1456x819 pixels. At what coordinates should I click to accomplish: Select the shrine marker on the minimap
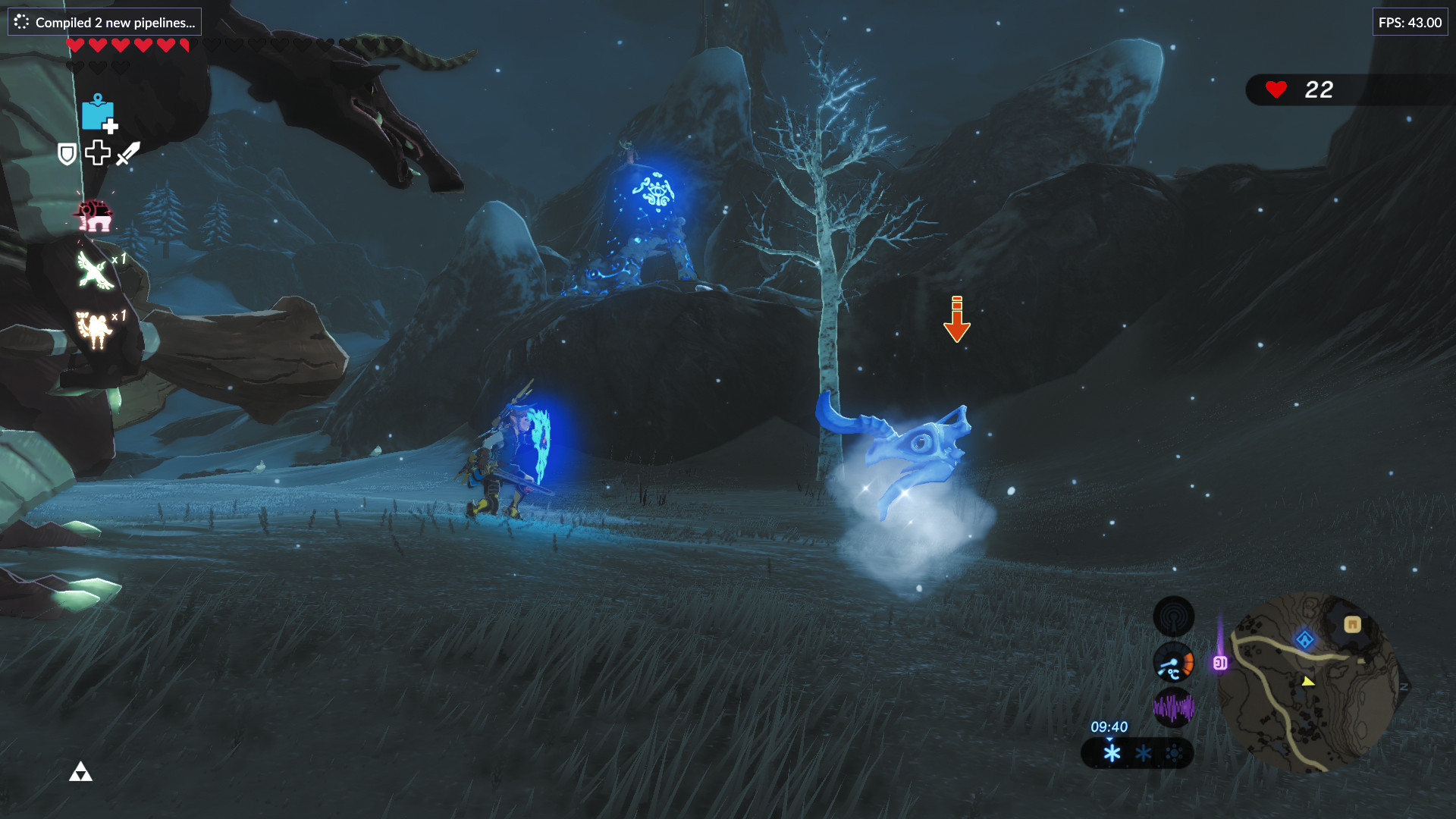click(x=1304, y=639)
